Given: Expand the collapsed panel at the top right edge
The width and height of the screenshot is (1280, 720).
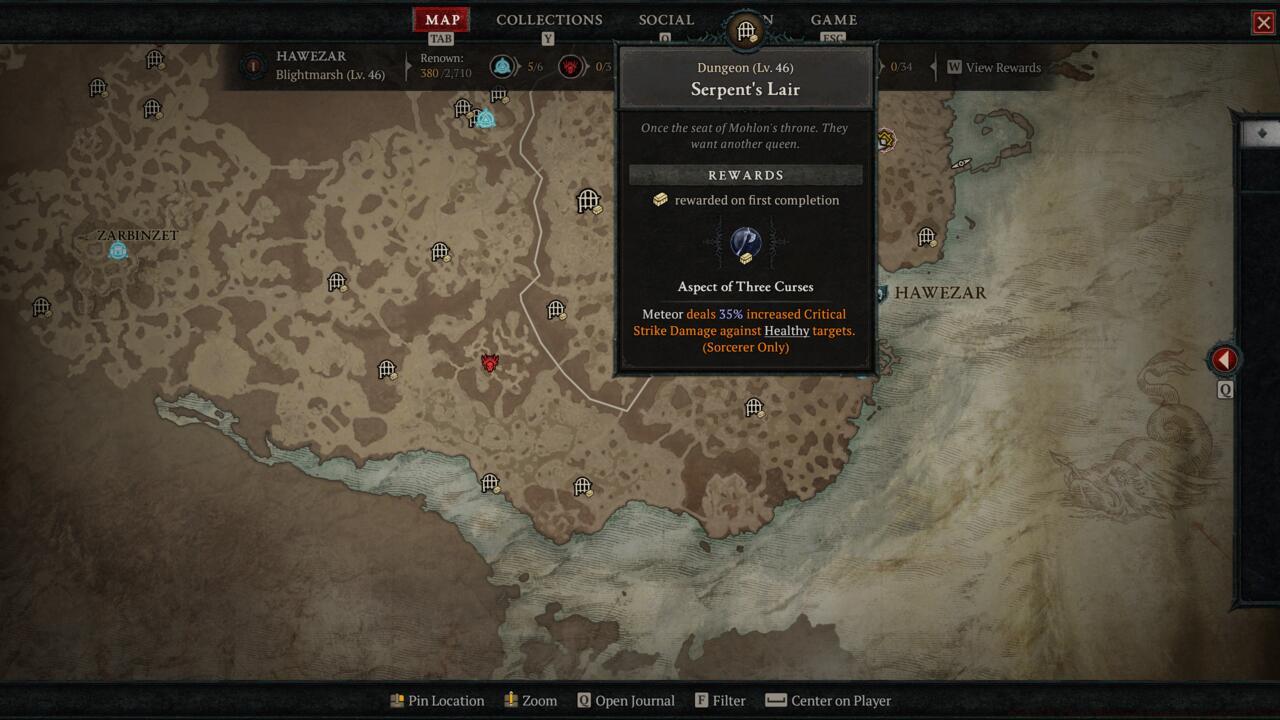Looking at the screenshot, I should 1262,131.
